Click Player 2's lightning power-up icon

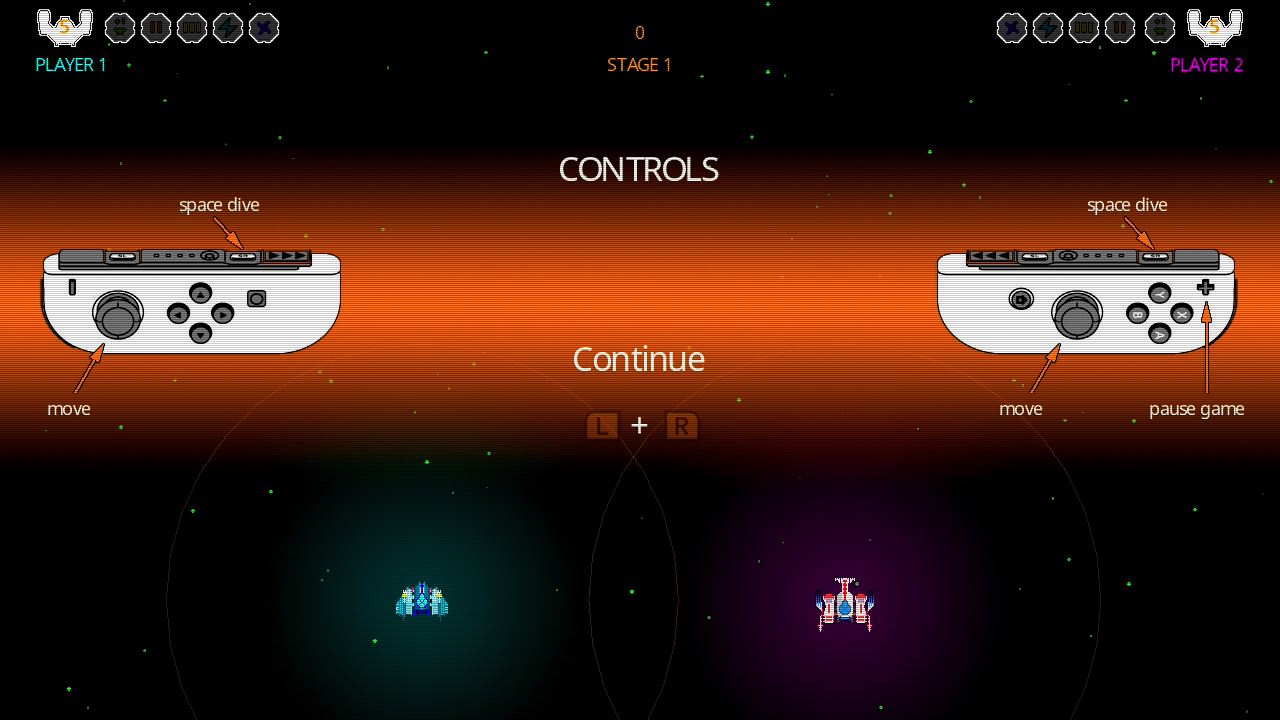click(1048, 28)
